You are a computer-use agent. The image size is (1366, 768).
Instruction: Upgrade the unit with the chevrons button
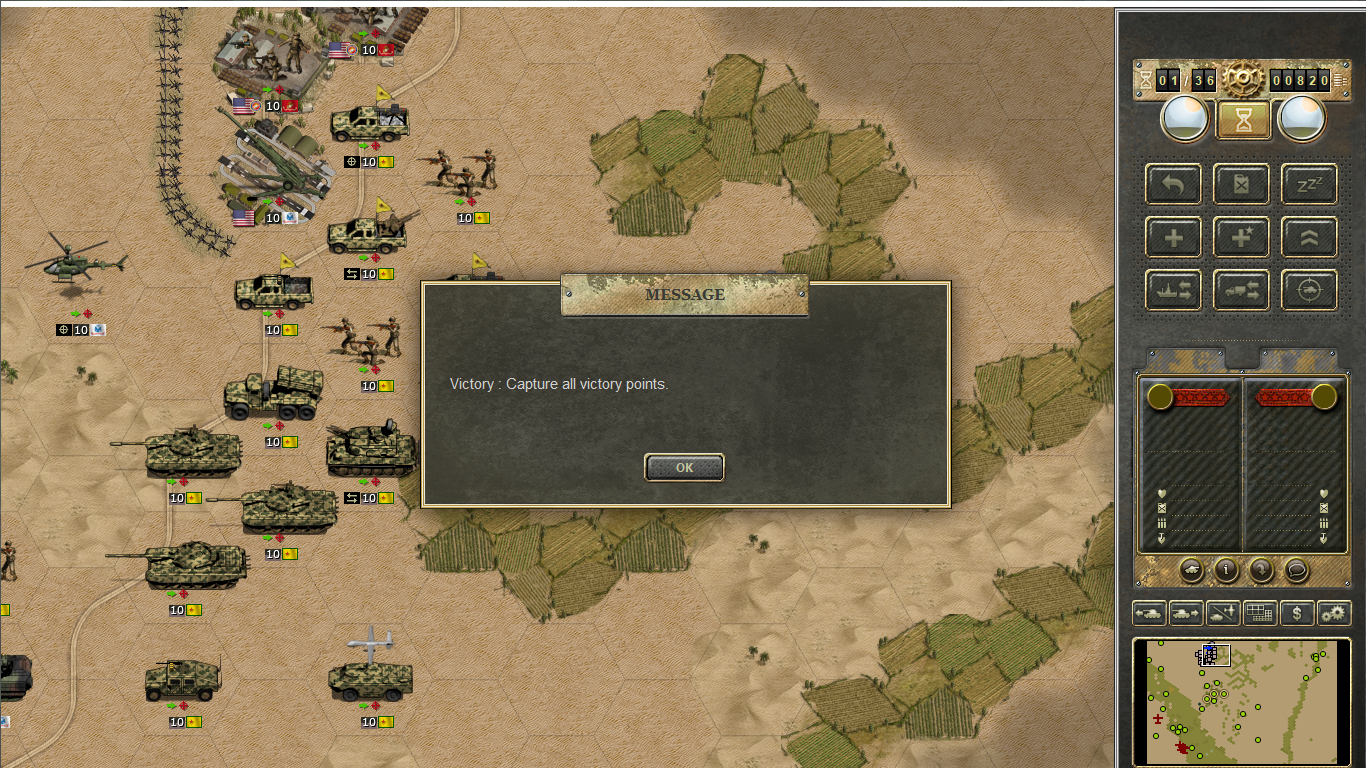pyautogui.click(x=1309, y=237)
